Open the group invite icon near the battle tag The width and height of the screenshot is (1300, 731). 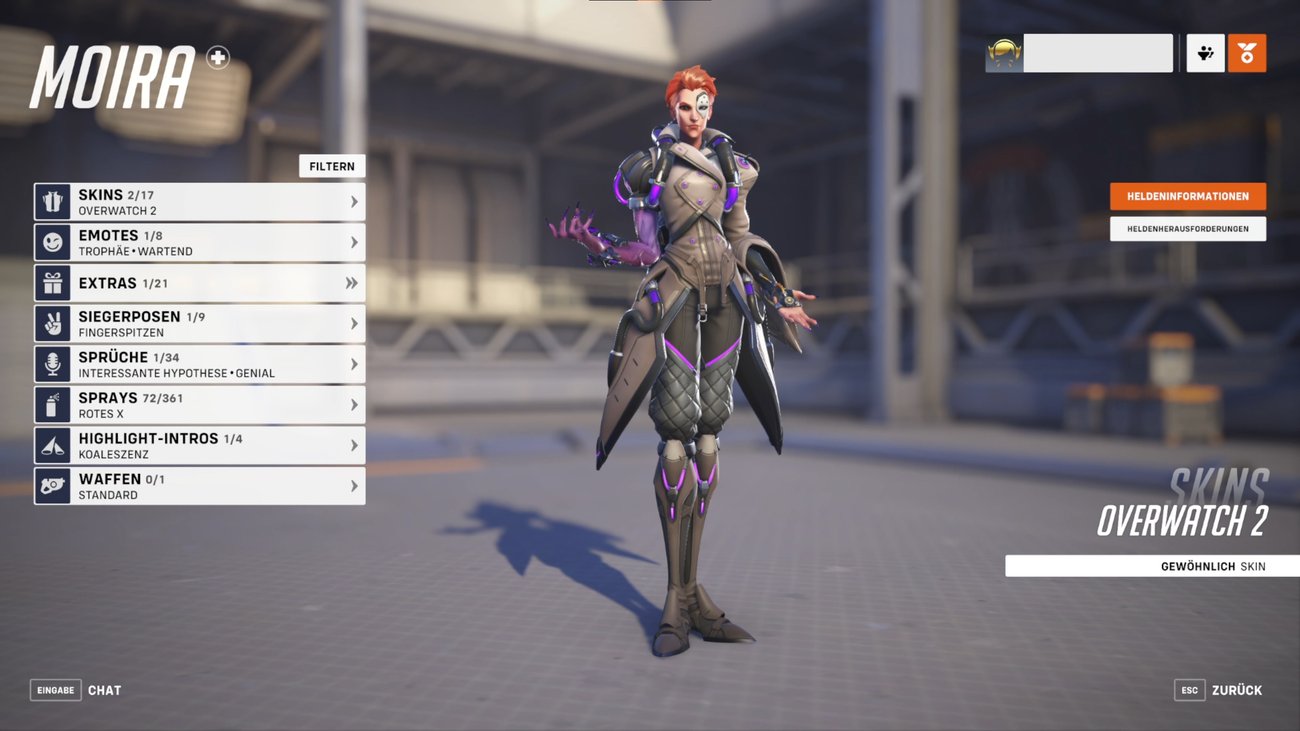pos(1204,52)
